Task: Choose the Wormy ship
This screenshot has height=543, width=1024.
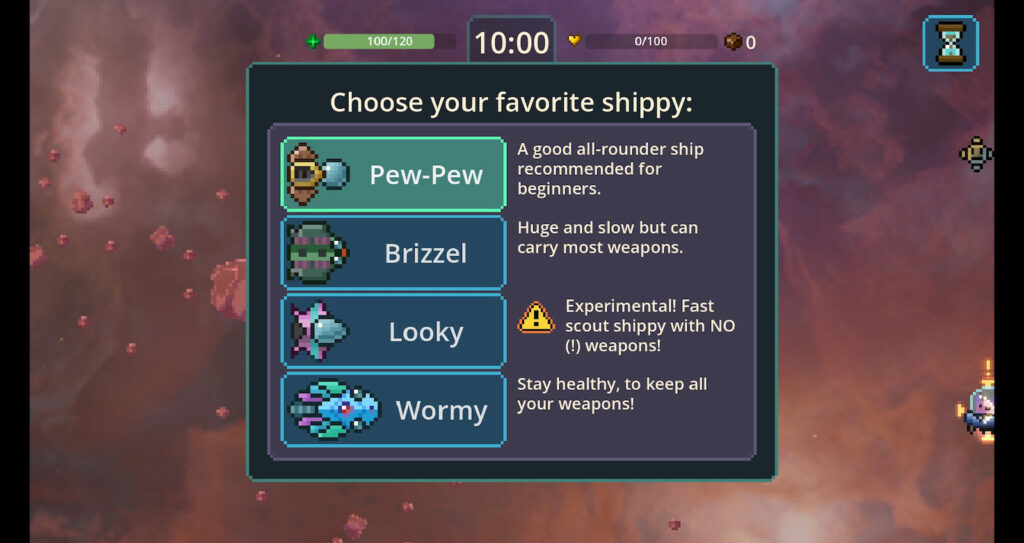Action: click(x=393, y=409)
